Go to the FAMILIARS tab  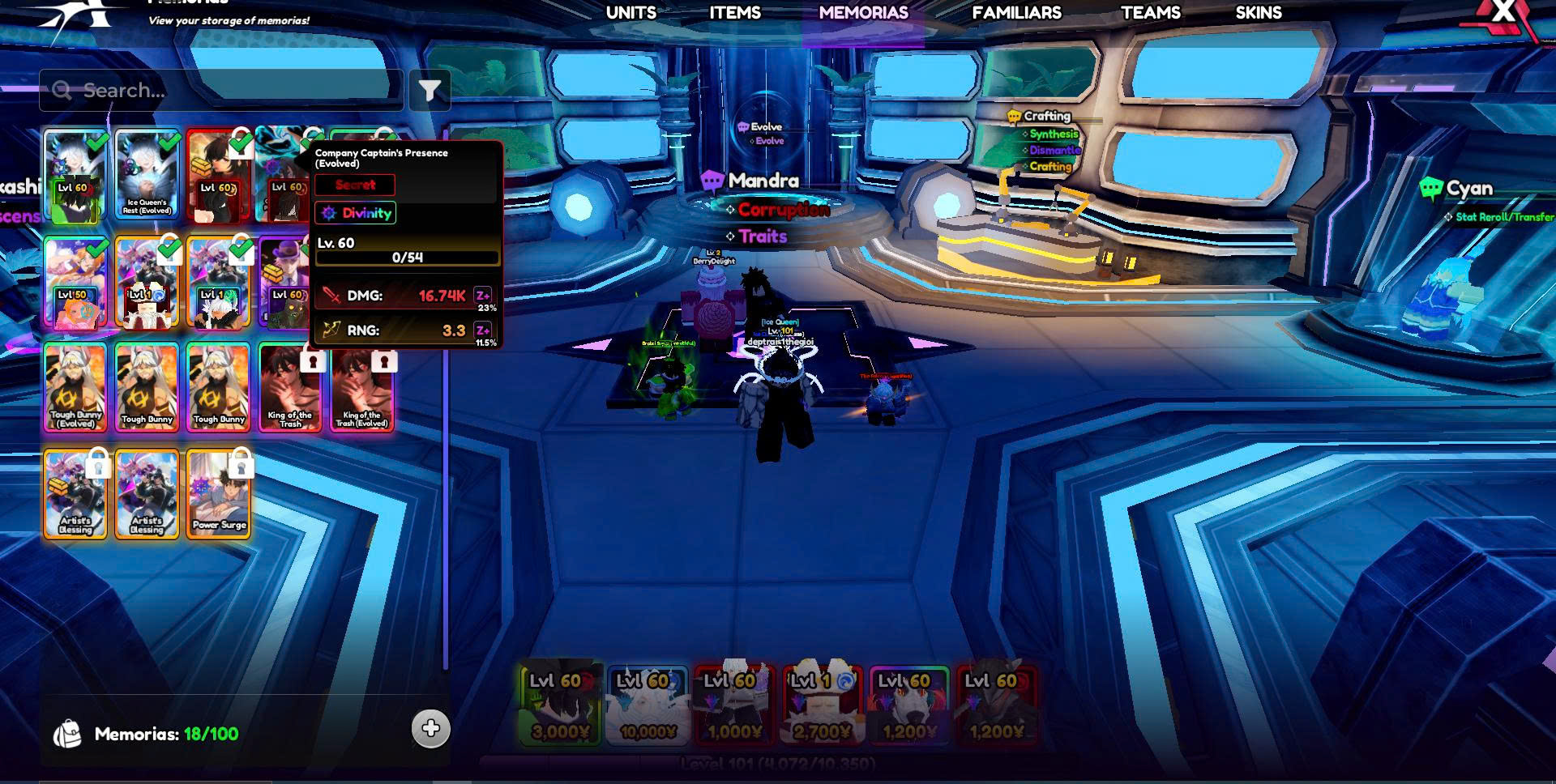pyautogui.click(x=1016, y=13)
